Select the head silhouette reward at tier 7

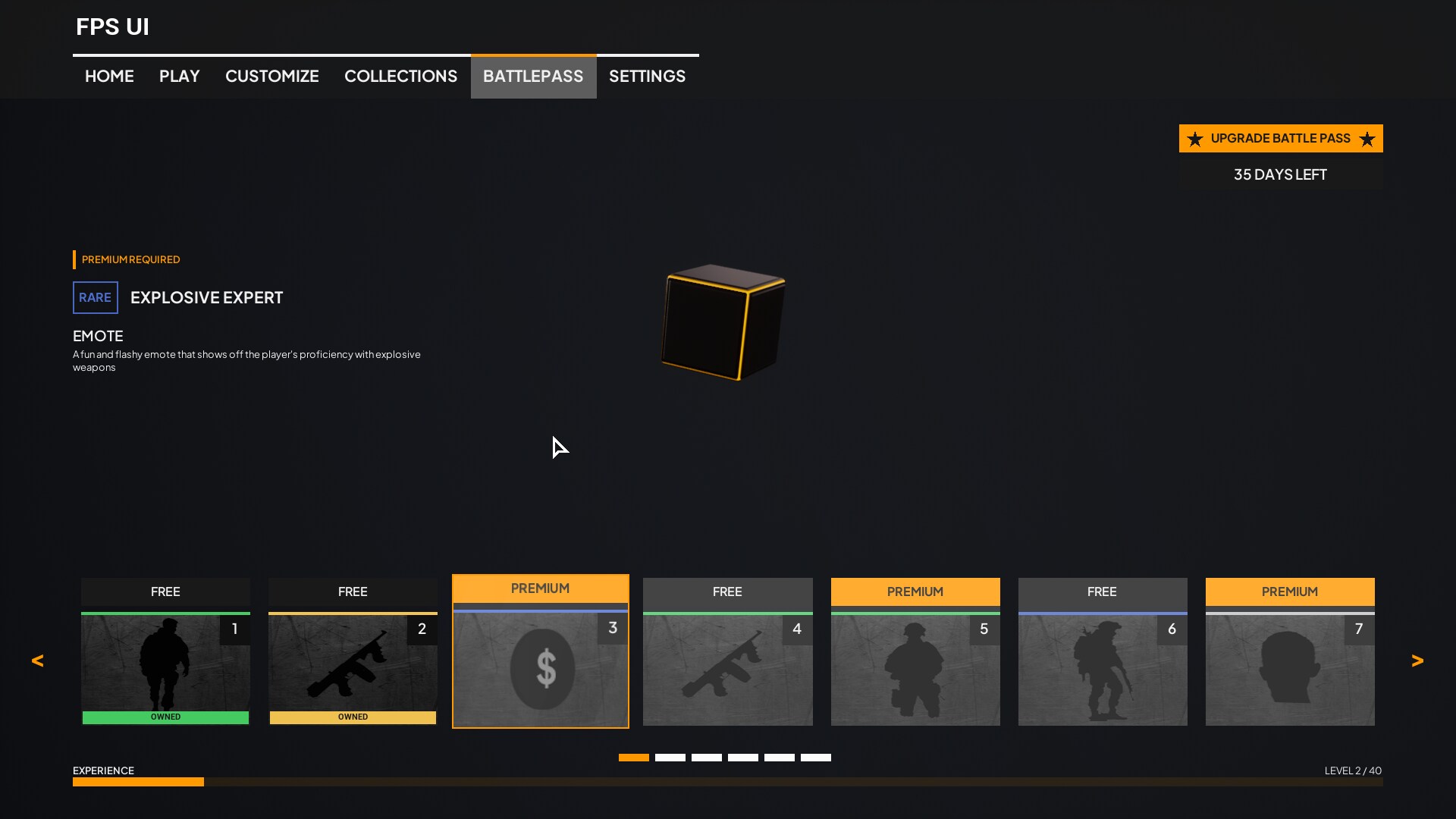pyautogui.click(x=1290, y=667)
